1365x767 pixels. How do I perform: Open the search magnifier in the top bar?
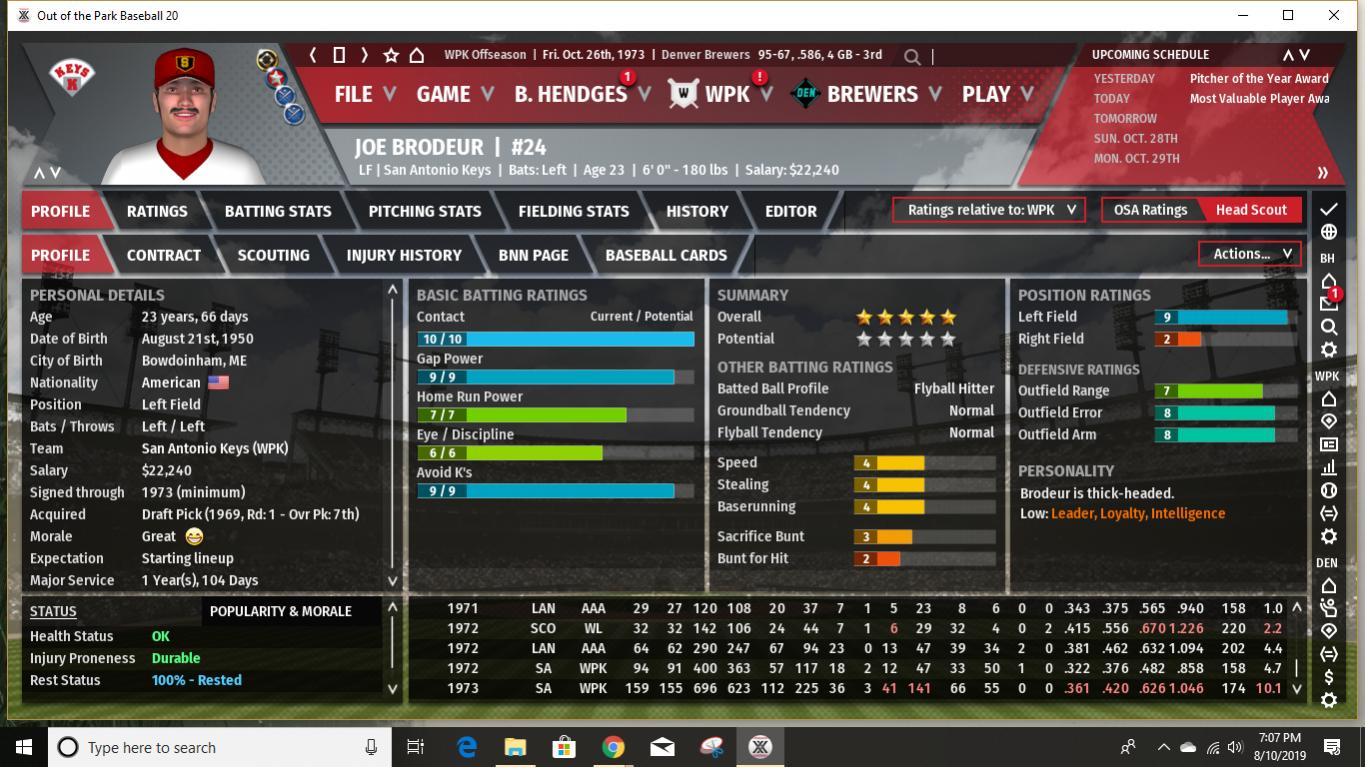click(x=911, y=56)
